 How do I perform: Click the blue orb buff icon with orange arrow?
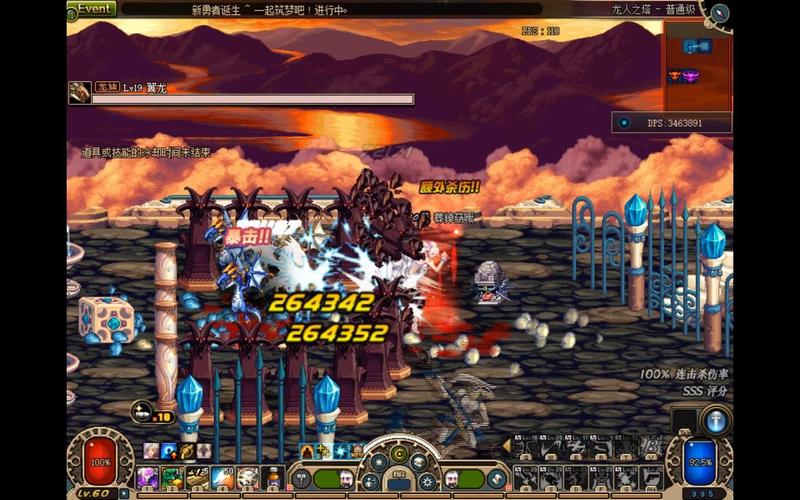(168, 451)
